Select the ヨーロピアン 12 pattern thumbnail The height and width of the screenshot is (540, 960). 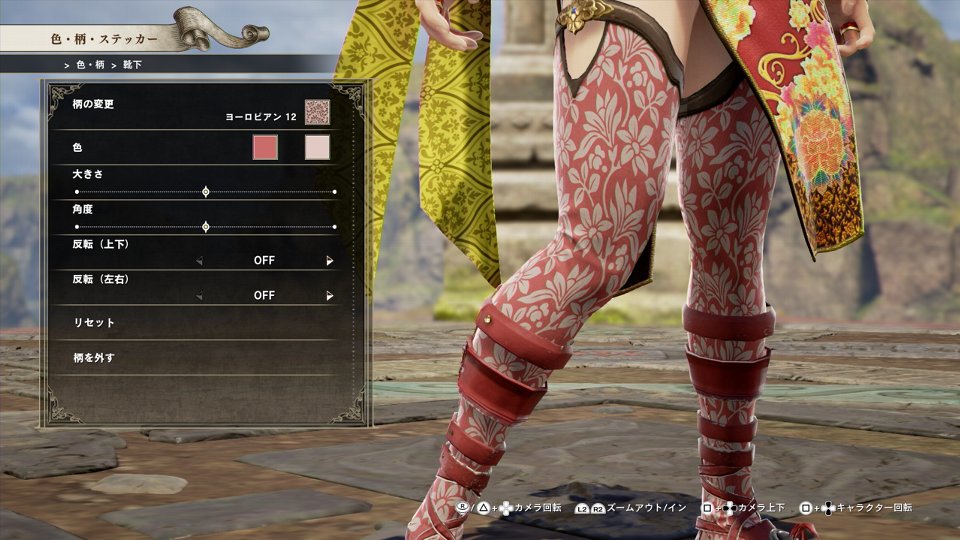pos(317,111)
